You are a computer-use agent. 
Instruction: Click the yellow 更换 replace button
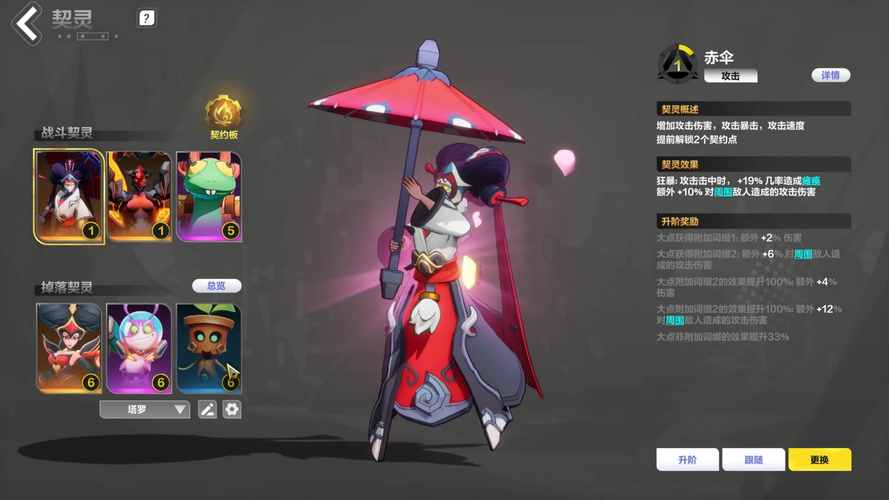819,459
